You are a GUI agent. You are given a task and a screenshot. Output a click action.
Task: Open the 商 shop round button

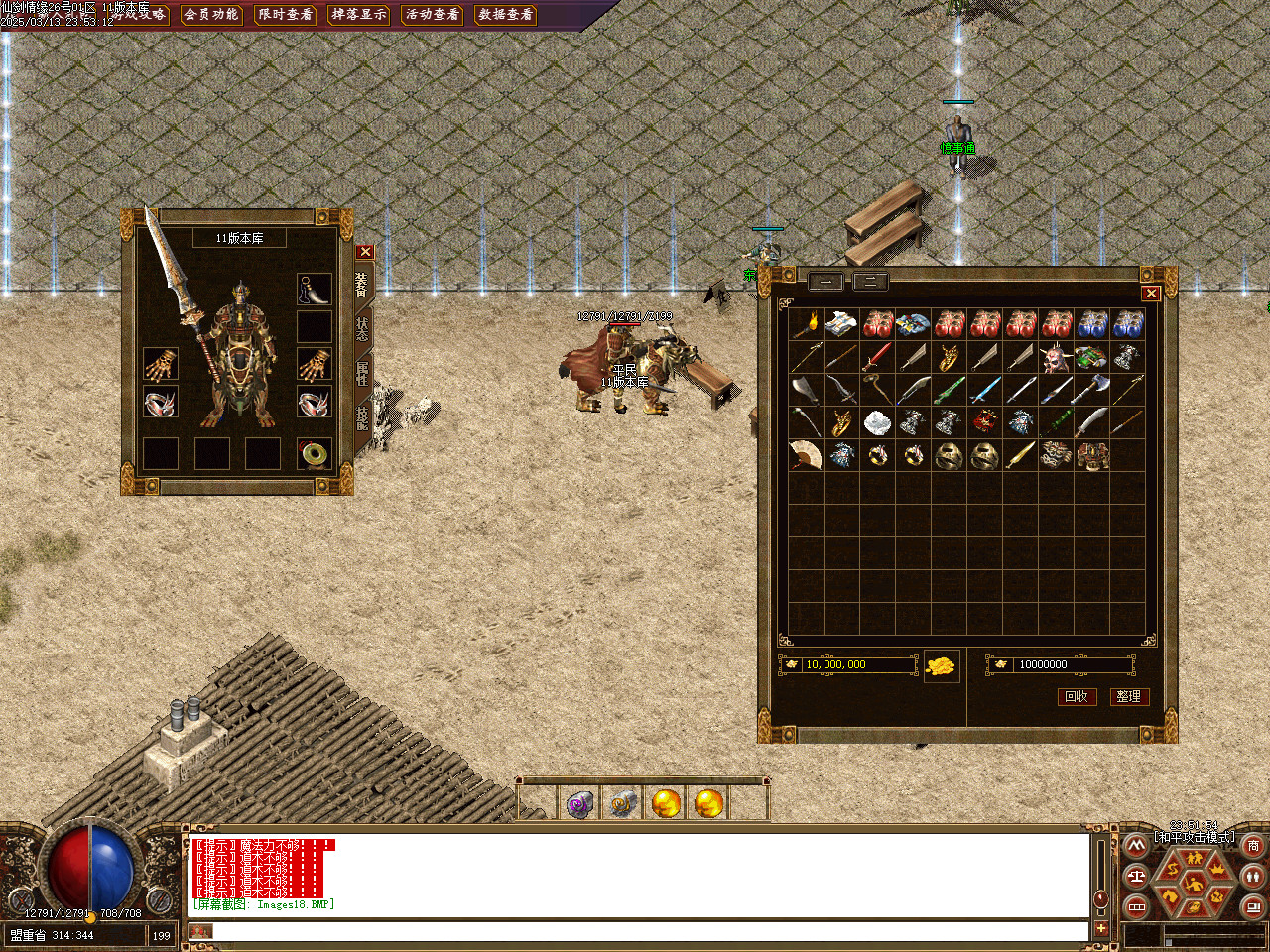point(1253,846)
